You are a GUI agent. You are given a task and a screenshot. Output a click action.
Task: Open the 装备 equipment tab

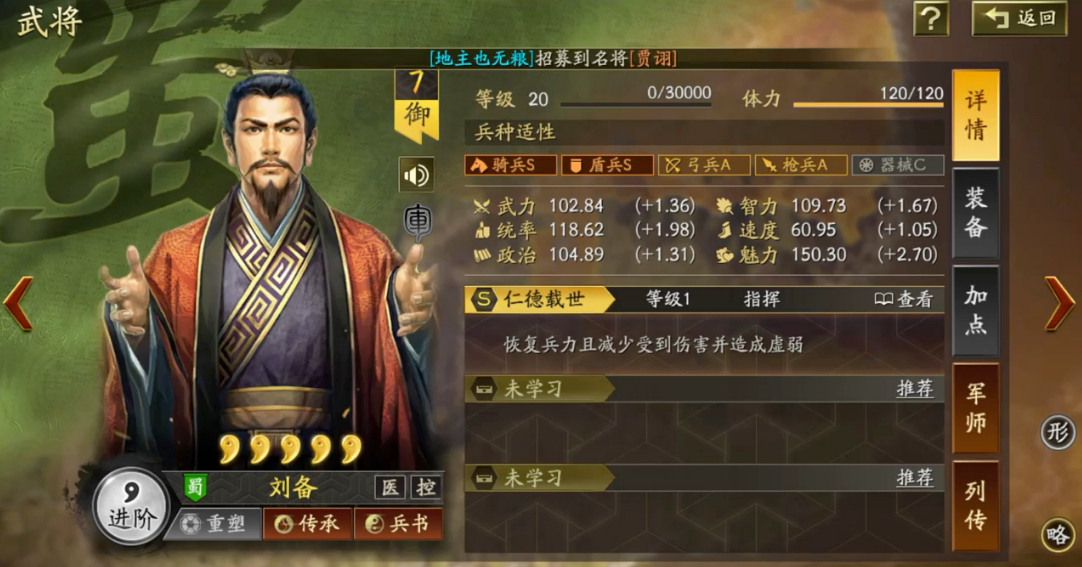[x=975, y=213]
